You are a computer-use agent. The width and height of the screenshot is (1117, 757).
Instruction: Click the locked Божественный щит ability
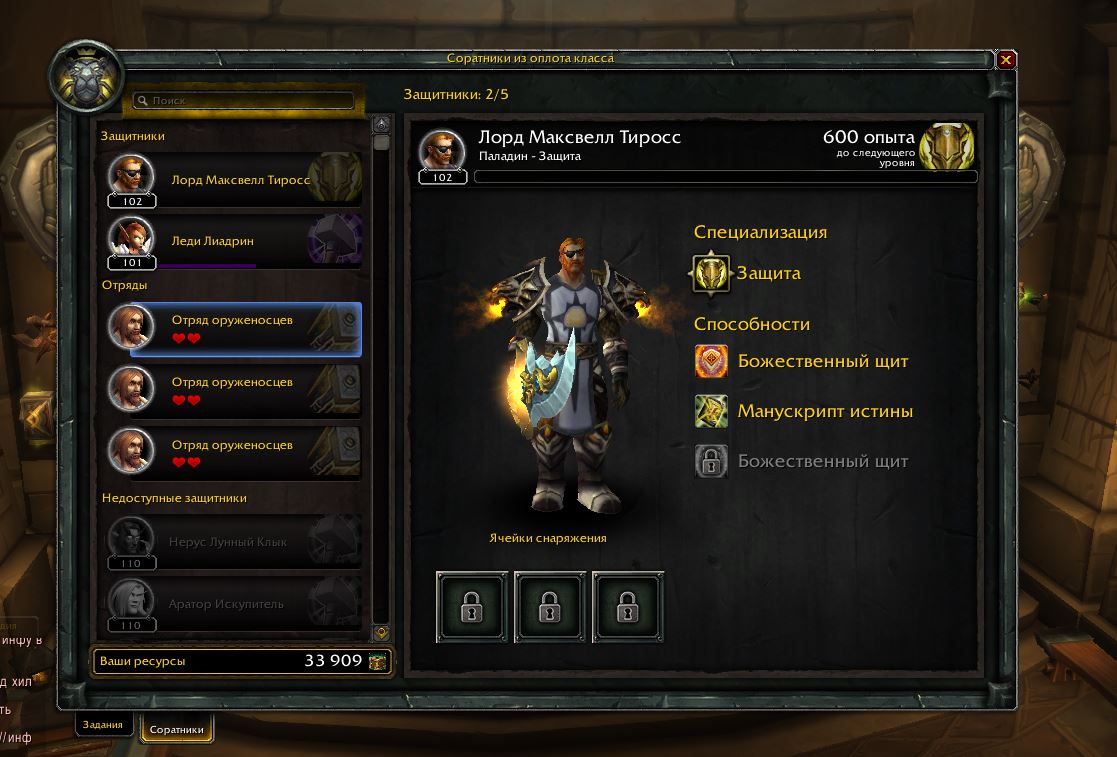(711, 461)
